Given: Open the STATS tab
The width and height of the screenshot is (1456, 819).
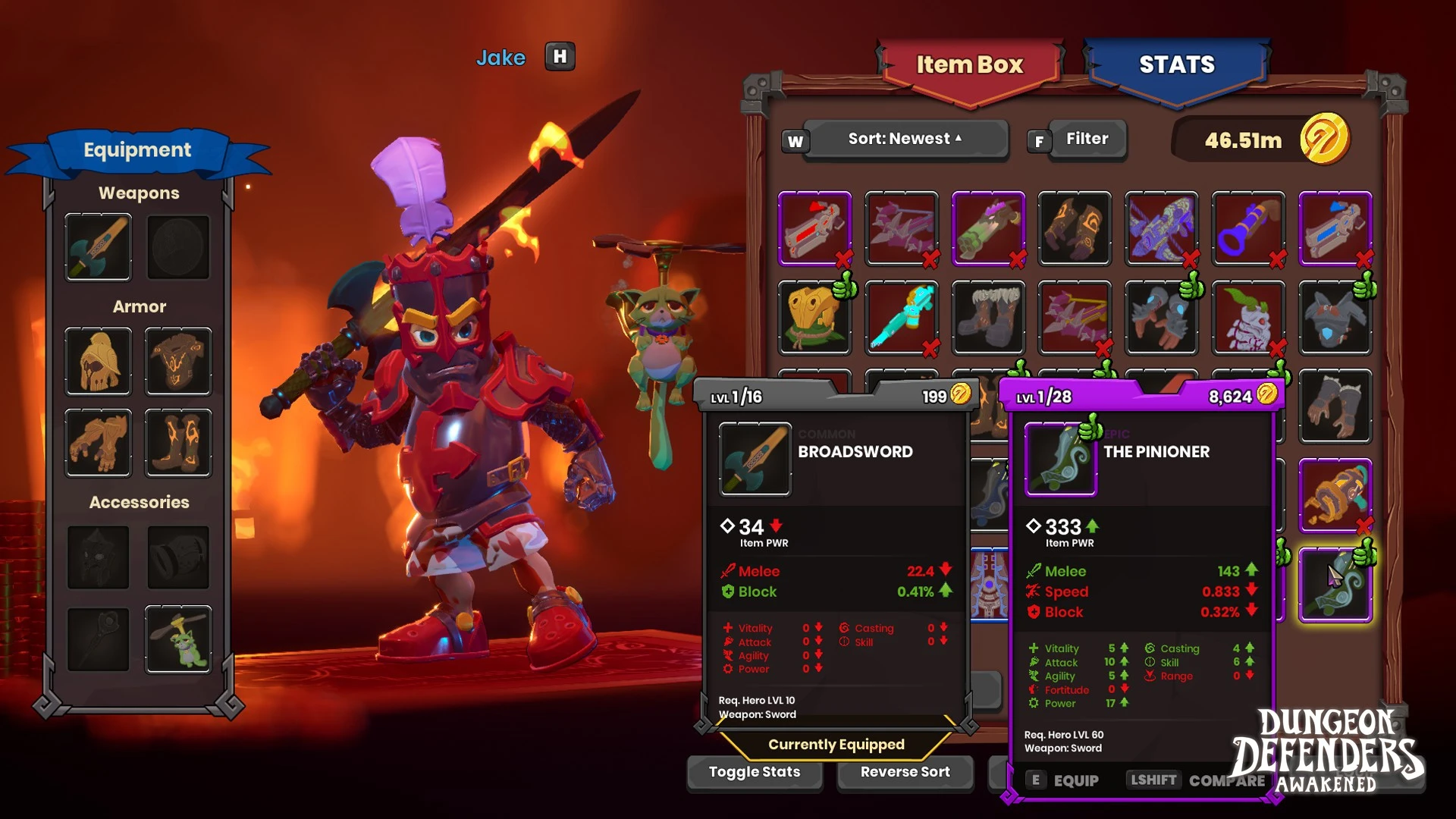Looking at the screenshot, I should 1176,65.
